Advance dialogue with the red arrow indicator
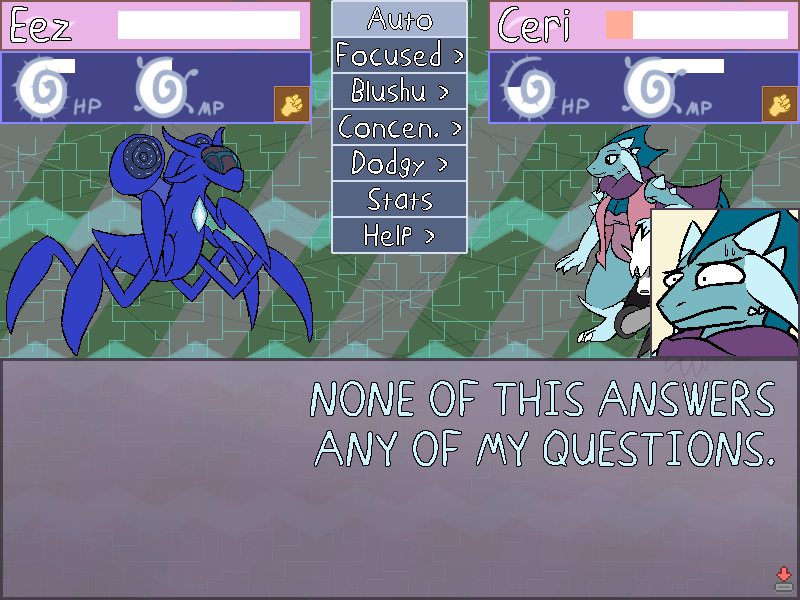The width and height of the screenshot is (800, 600). point(784,577)
